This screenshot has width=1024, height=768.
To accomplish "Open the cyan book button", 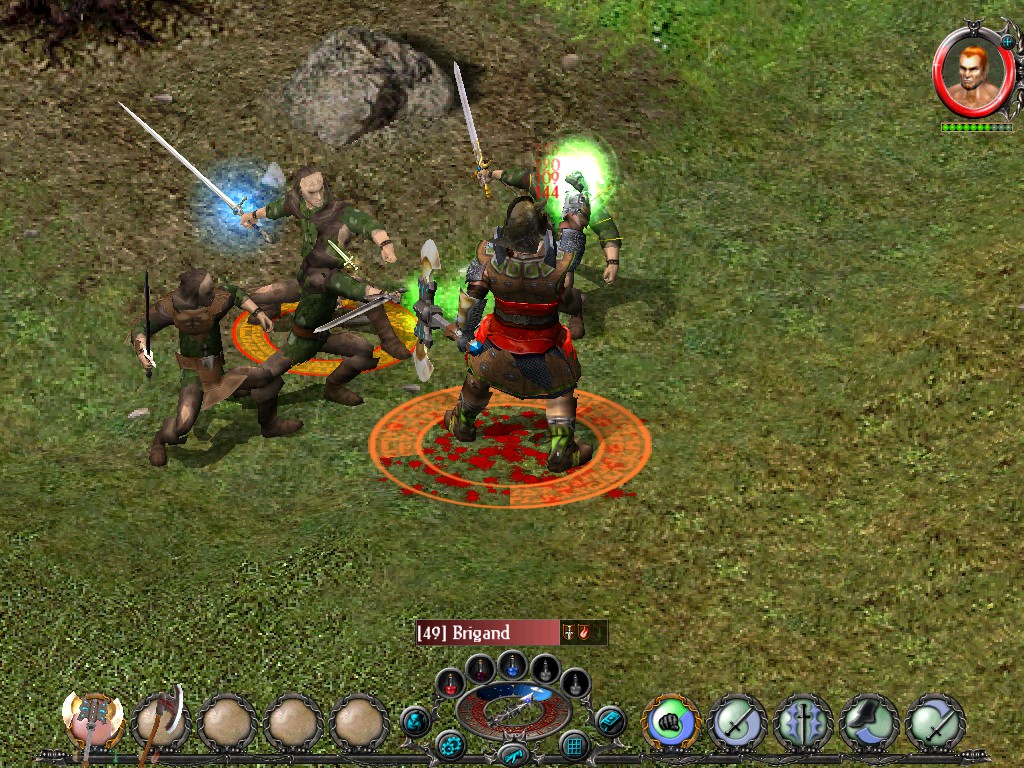I will tap(609, 720).
